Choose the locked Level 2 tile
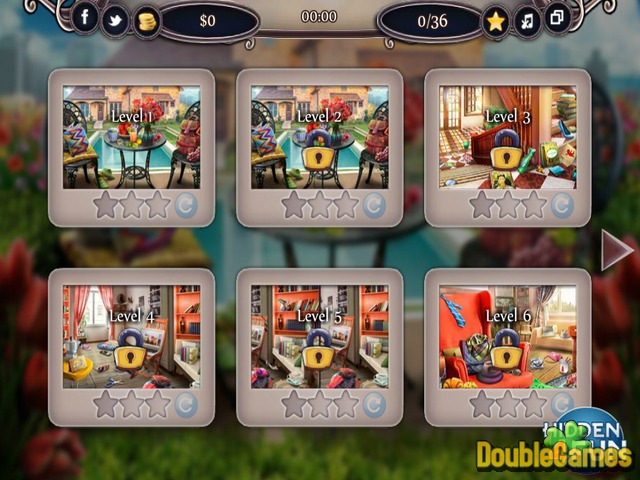 pos(319,136)
